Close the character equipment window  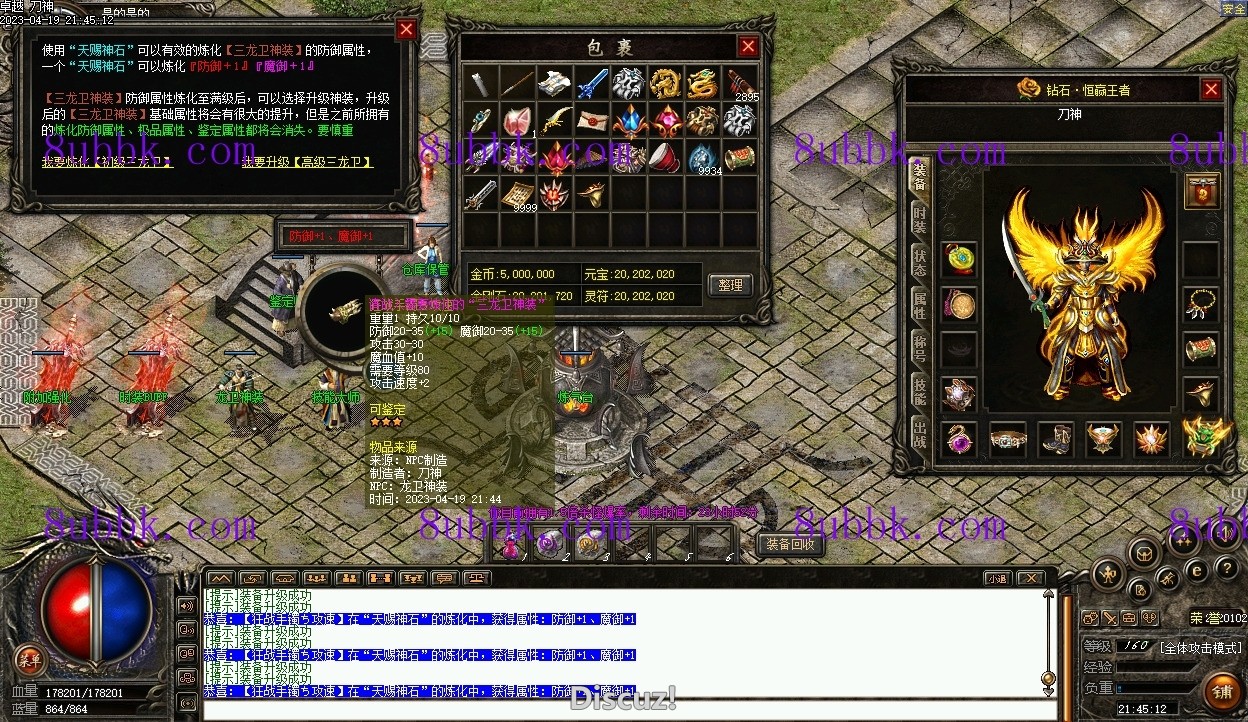[1211, 90]
